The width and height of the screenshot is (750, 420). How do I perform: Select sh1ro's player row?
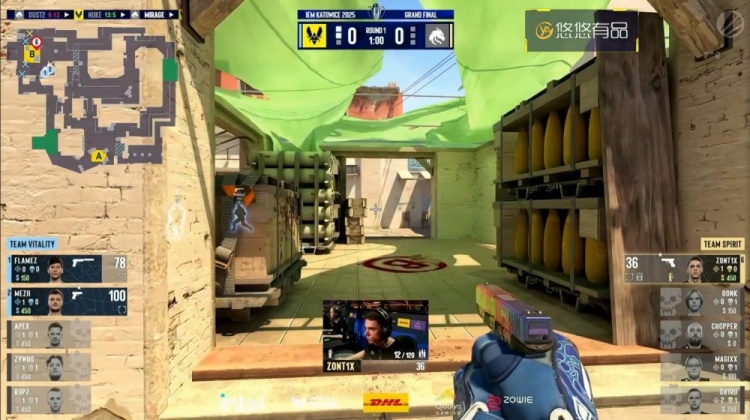(x=702, y=399)
